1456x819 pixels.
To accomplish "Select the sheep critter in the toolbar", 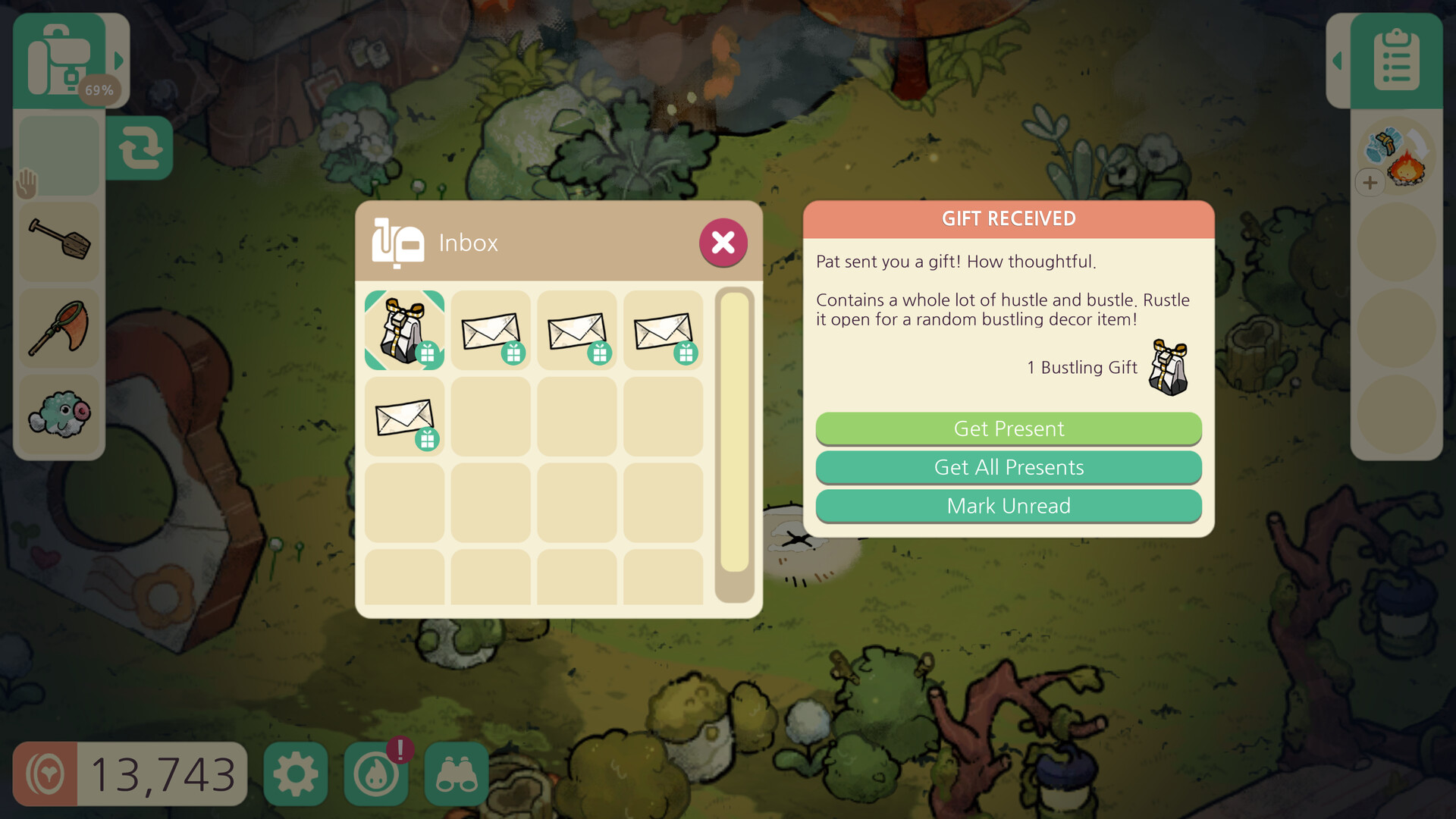I will 59,413.
